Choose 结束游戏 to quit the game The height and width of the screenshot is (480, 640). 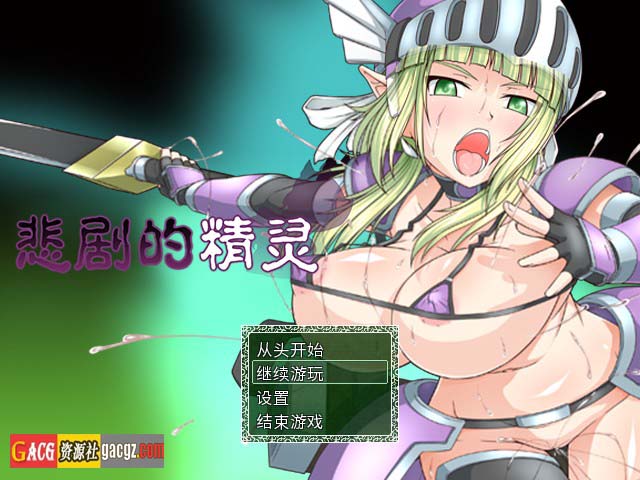(290, 421)
